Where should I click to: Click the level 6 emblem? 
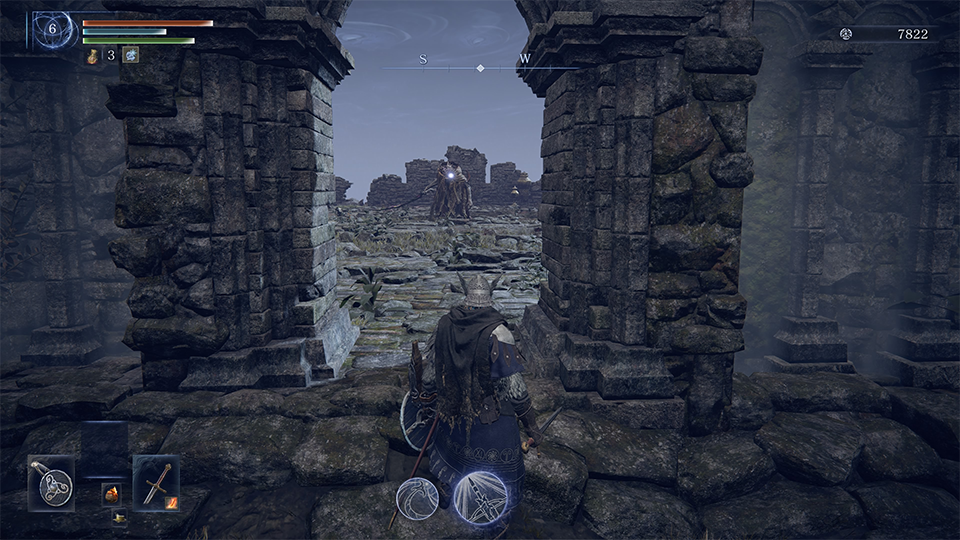[x=52, y=30]
